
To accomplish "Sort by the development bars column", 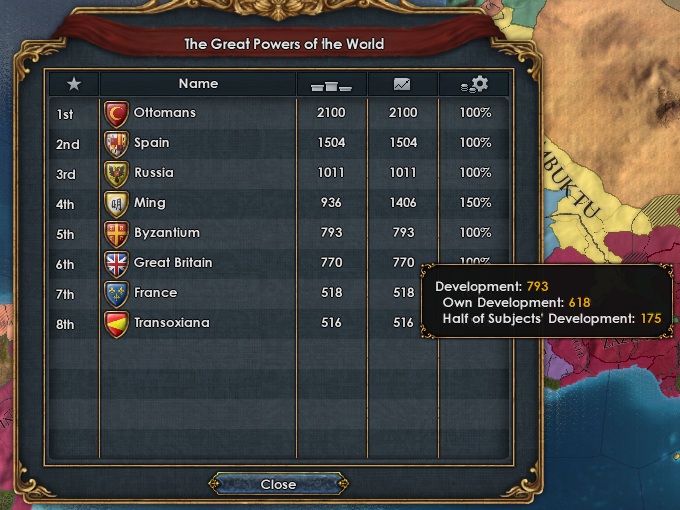I will click(x=331, y=84).
